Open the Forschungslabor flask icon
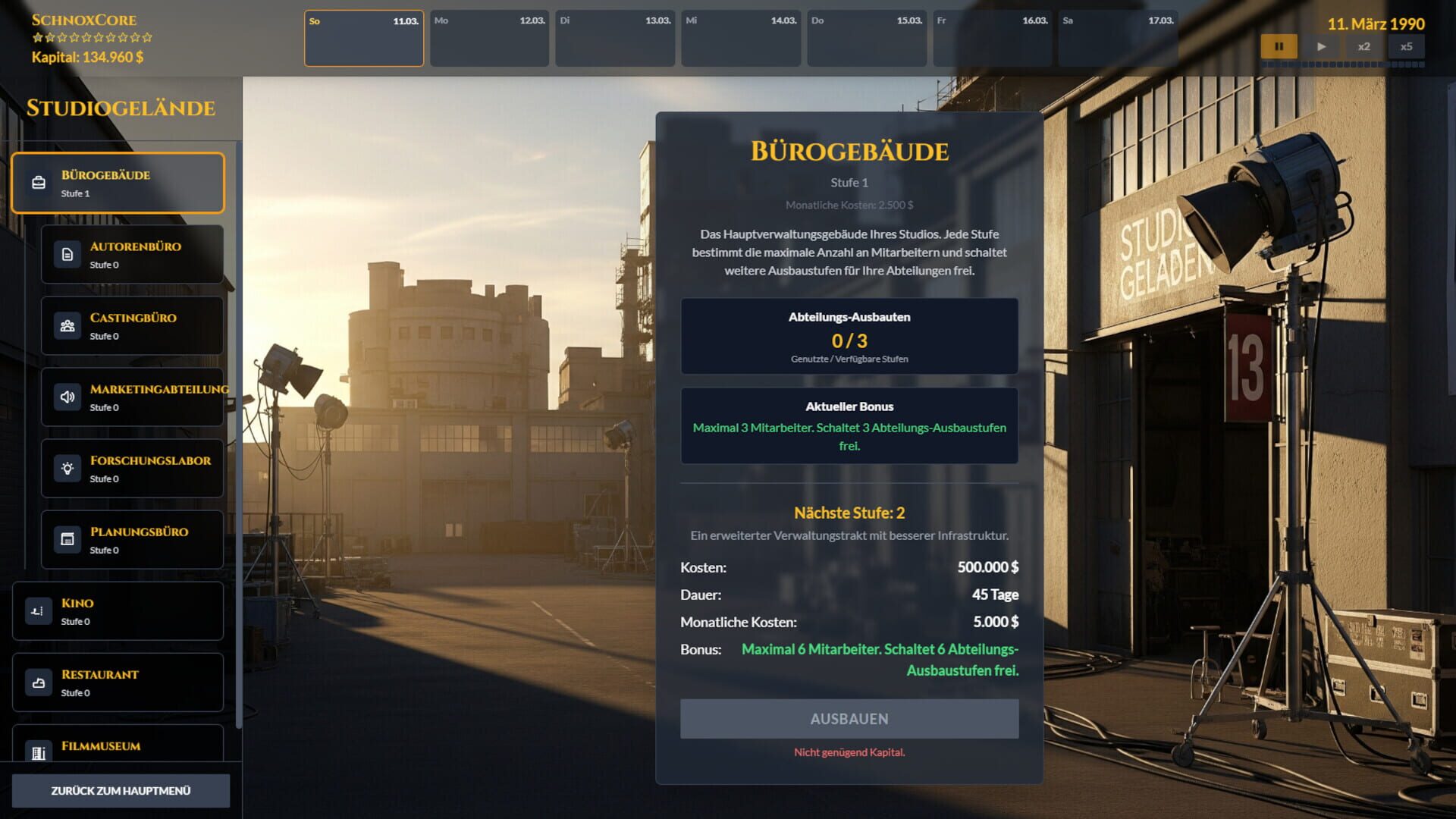The height and width of the screenshot is (819, 1456). [67, 468]
